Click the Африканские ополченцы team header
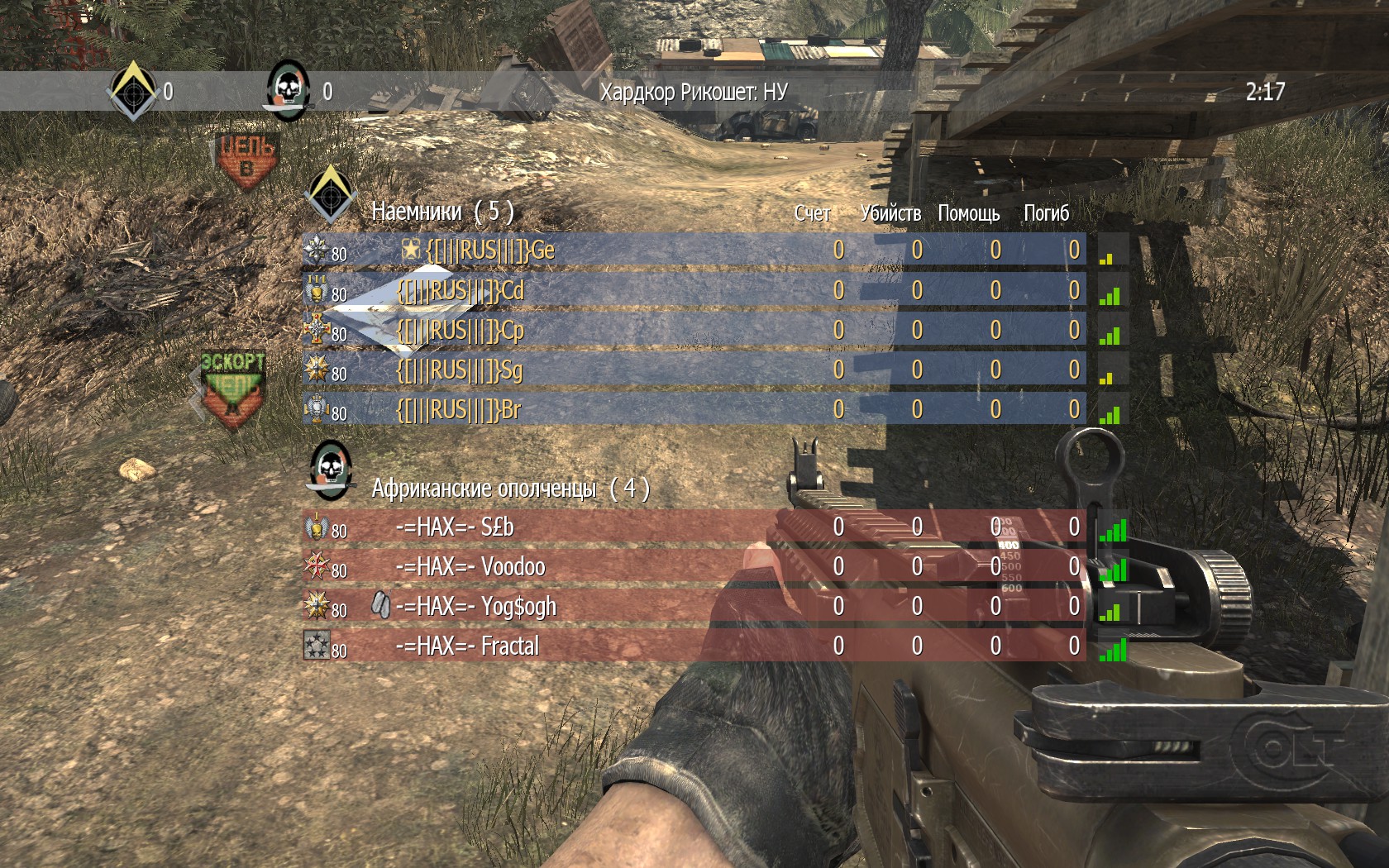The height and width of the screenshot is (868, 1389). pyautogui.click(x=509, y=488)
